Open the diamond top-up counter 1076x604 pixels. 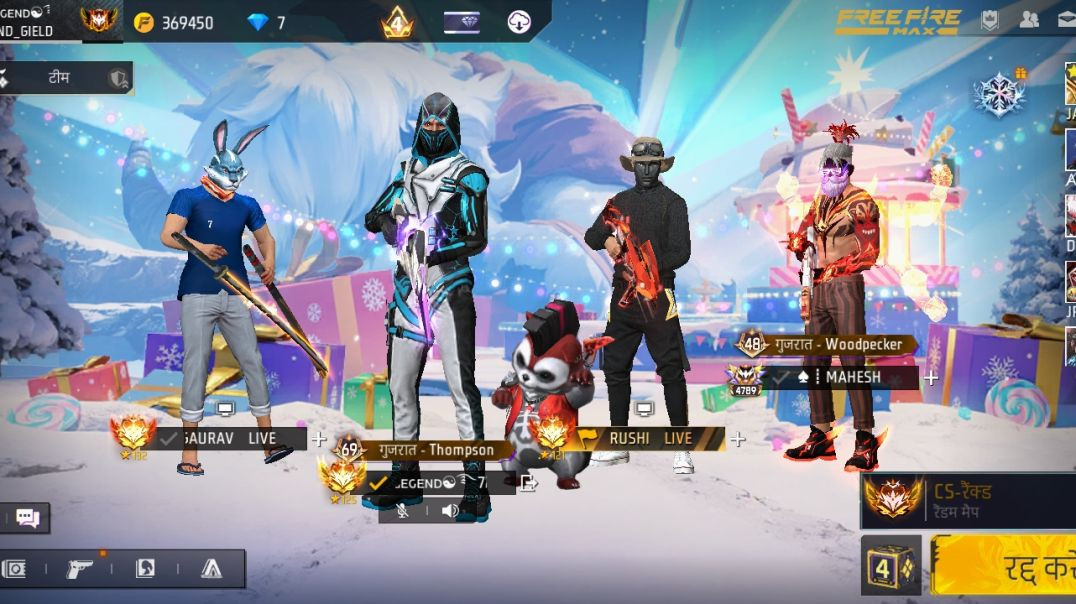pyautogui.click(x=267, y=22)
